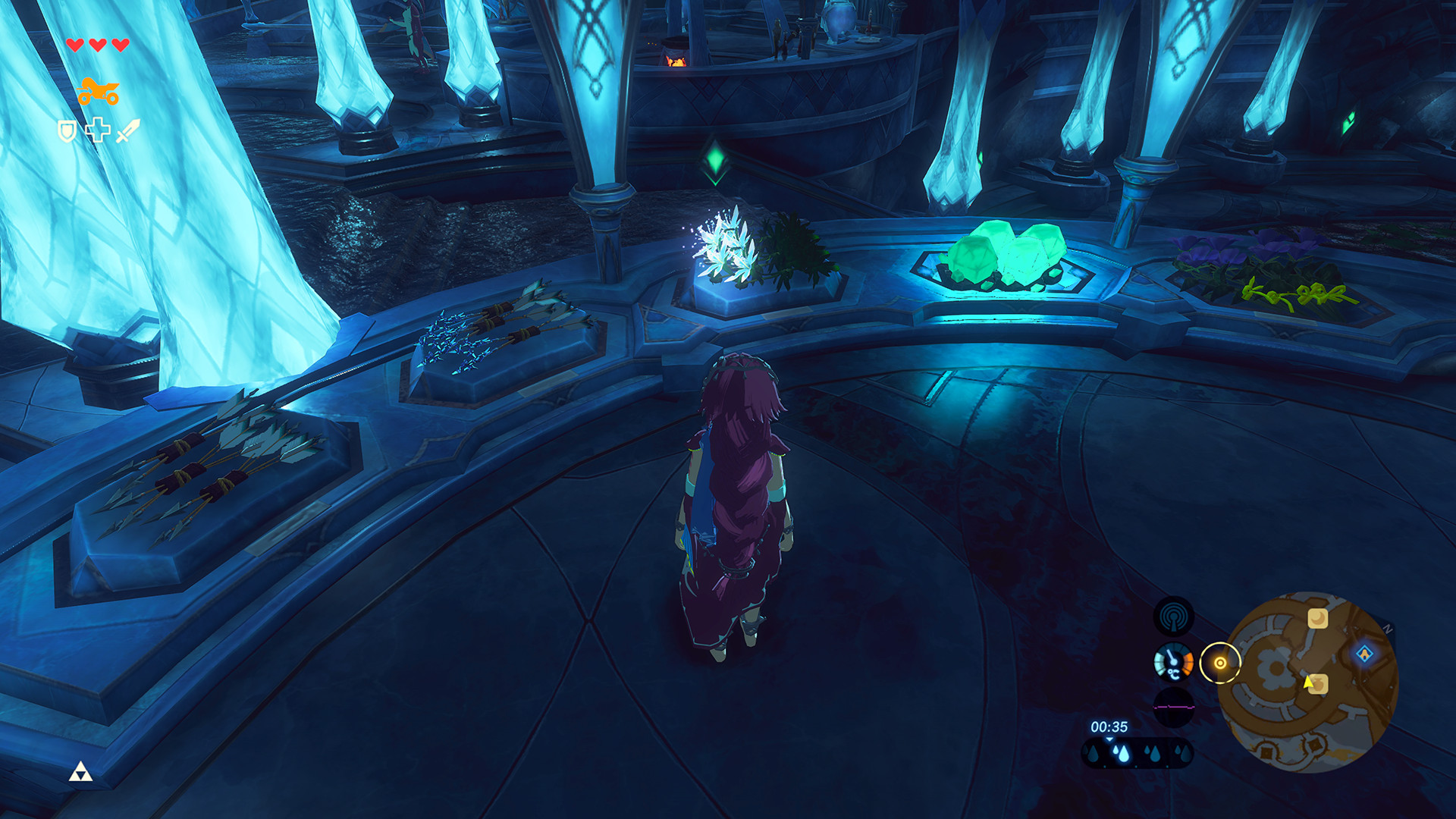The height and width of the screenshot is (819, 1456).
Task: Click the crossed sword attack status icon
Action: tap(129, 130)
